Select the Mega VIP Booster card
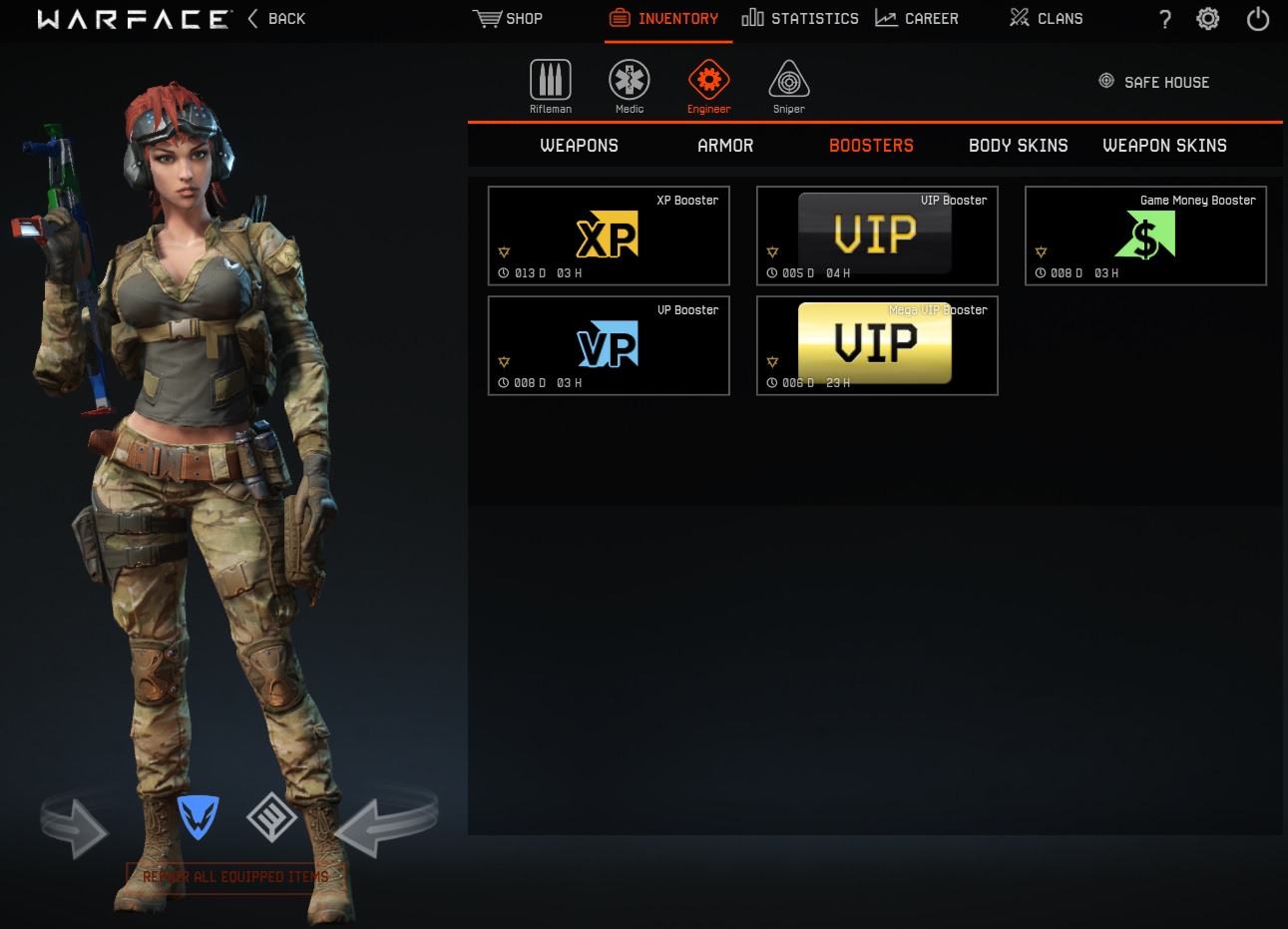This screenshot has height=929, width=1288. (876, 345)
